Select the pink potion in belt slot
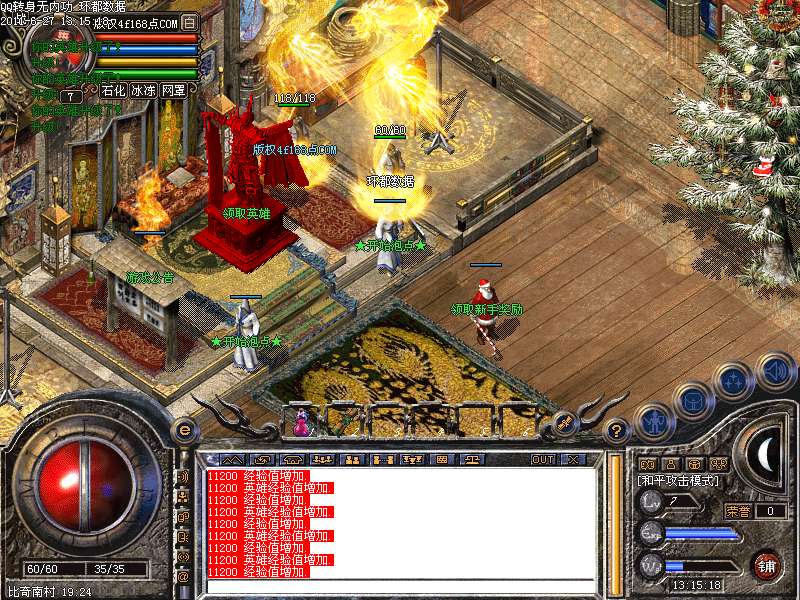The image size is (800, 600). pos(299,423)
